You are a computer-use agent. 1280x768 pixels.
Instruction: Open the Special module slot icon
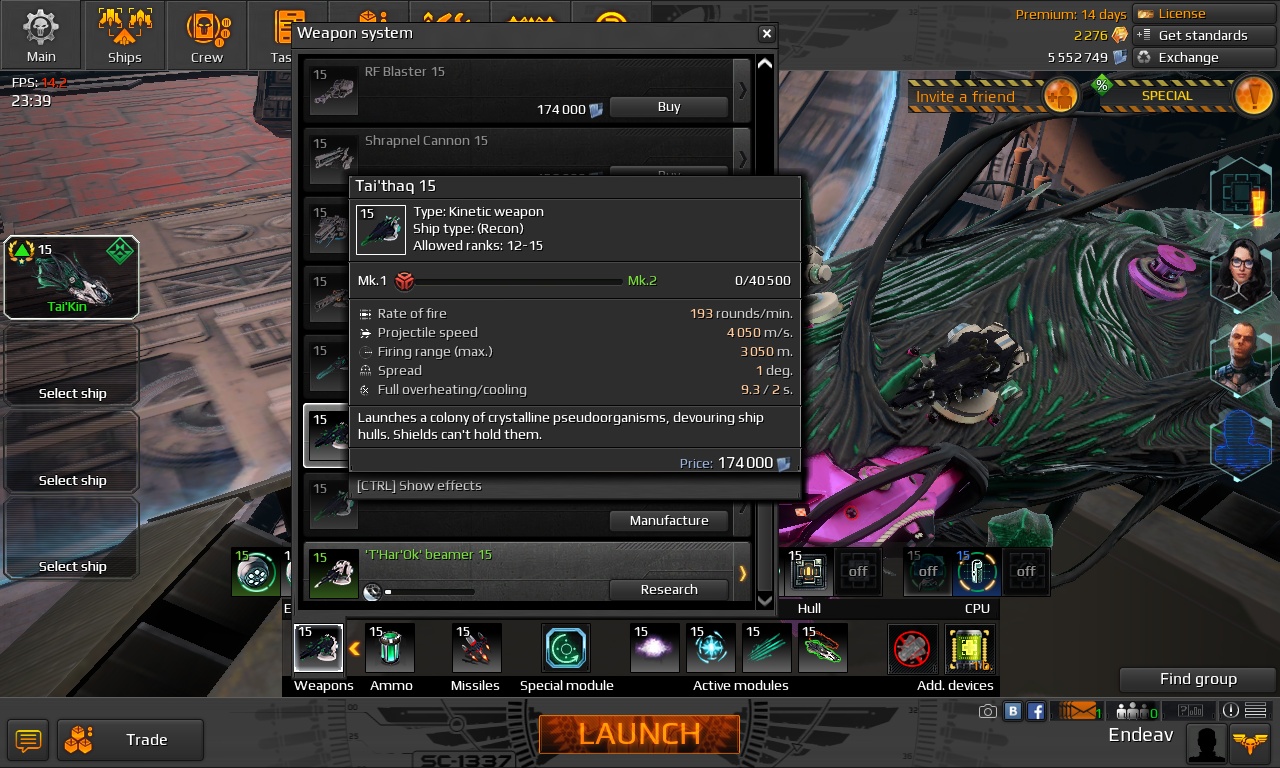[565, 647]
